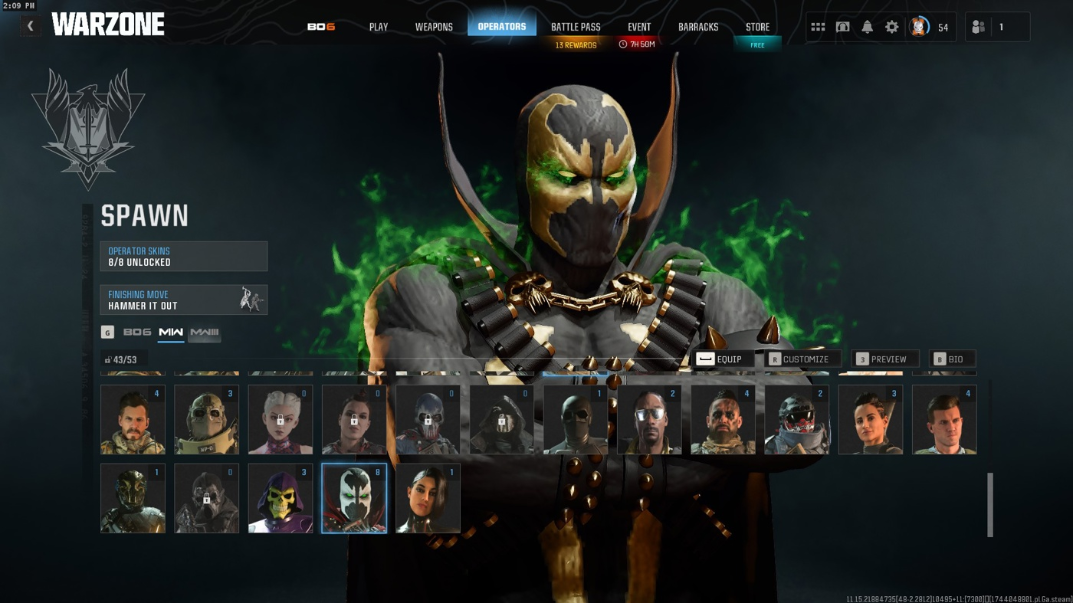
Task: Customize the selected operator
Action: pyautogui.click(x=798, y=359)
